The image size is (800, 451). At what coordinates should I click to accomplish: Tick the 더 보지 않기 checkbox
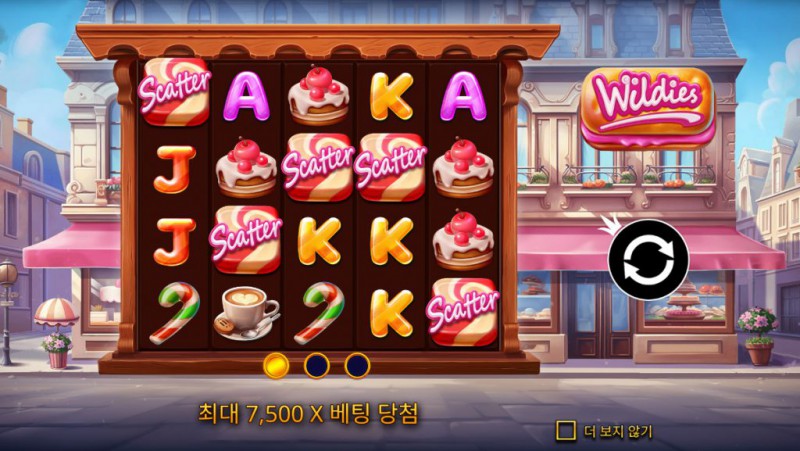click(x=566, y=431)
